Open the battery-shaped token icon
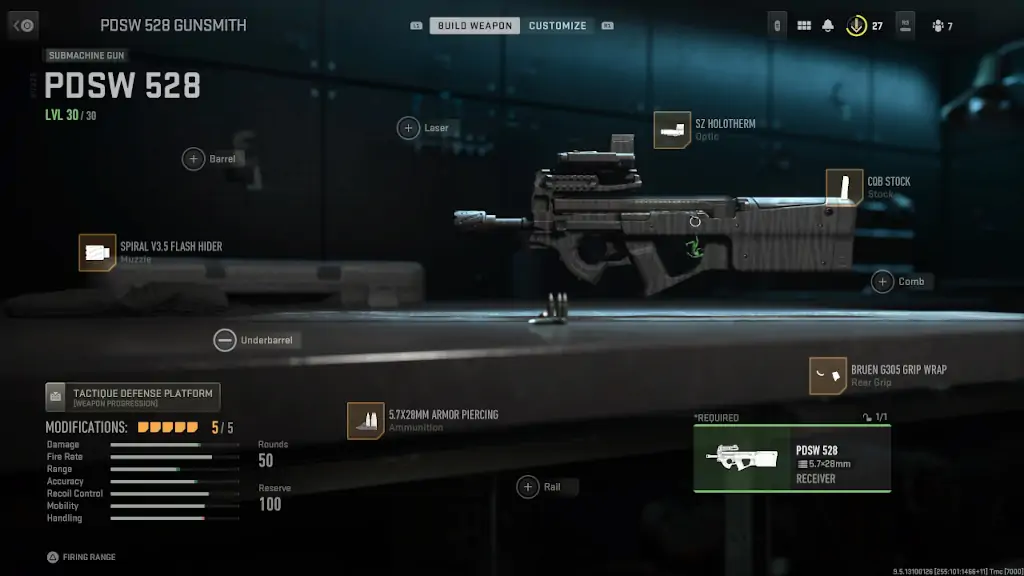Screen dimensions: 1024x576 point(778,26)
